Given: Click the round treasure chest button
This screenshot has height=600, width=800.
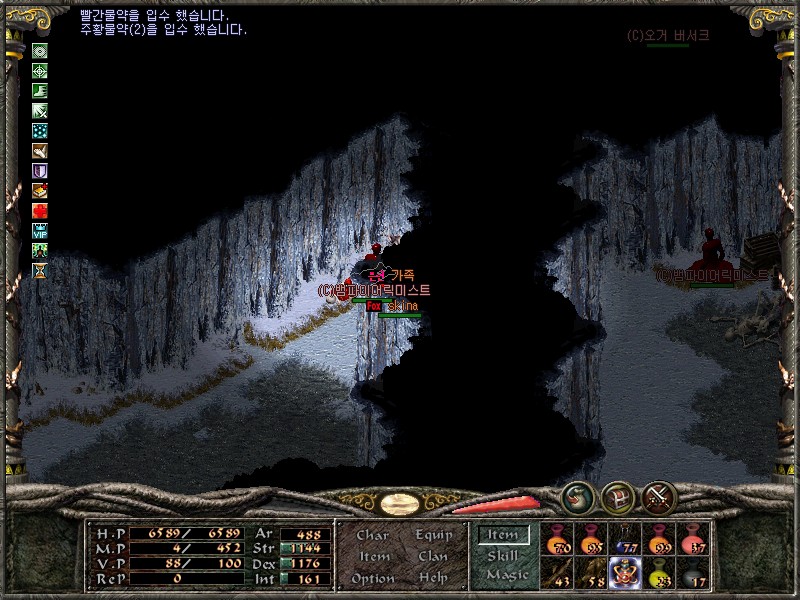Looking at the screenshot, I should 617,497.
